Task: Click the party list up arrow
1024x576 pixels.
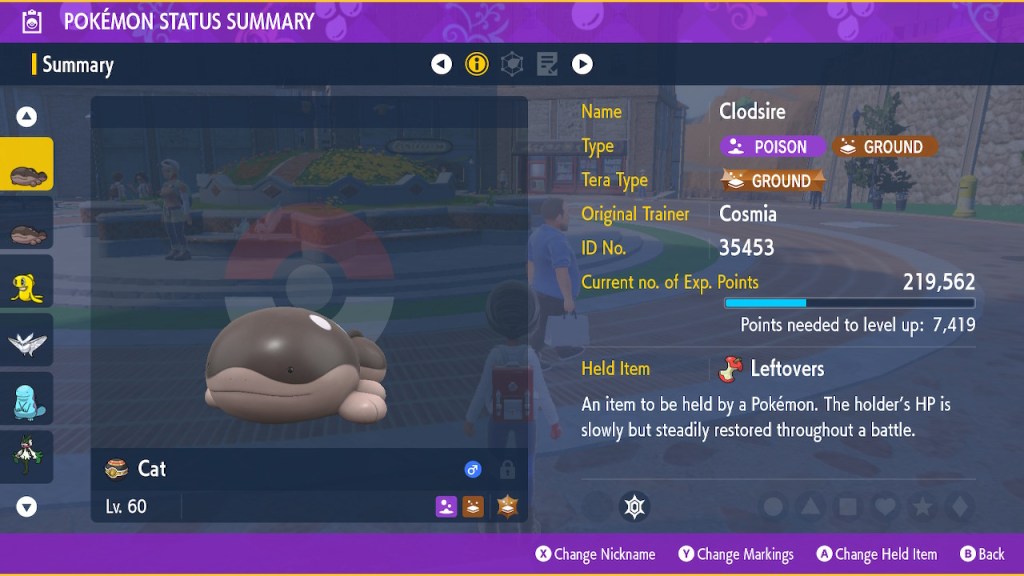Action: tap(27, 117)
